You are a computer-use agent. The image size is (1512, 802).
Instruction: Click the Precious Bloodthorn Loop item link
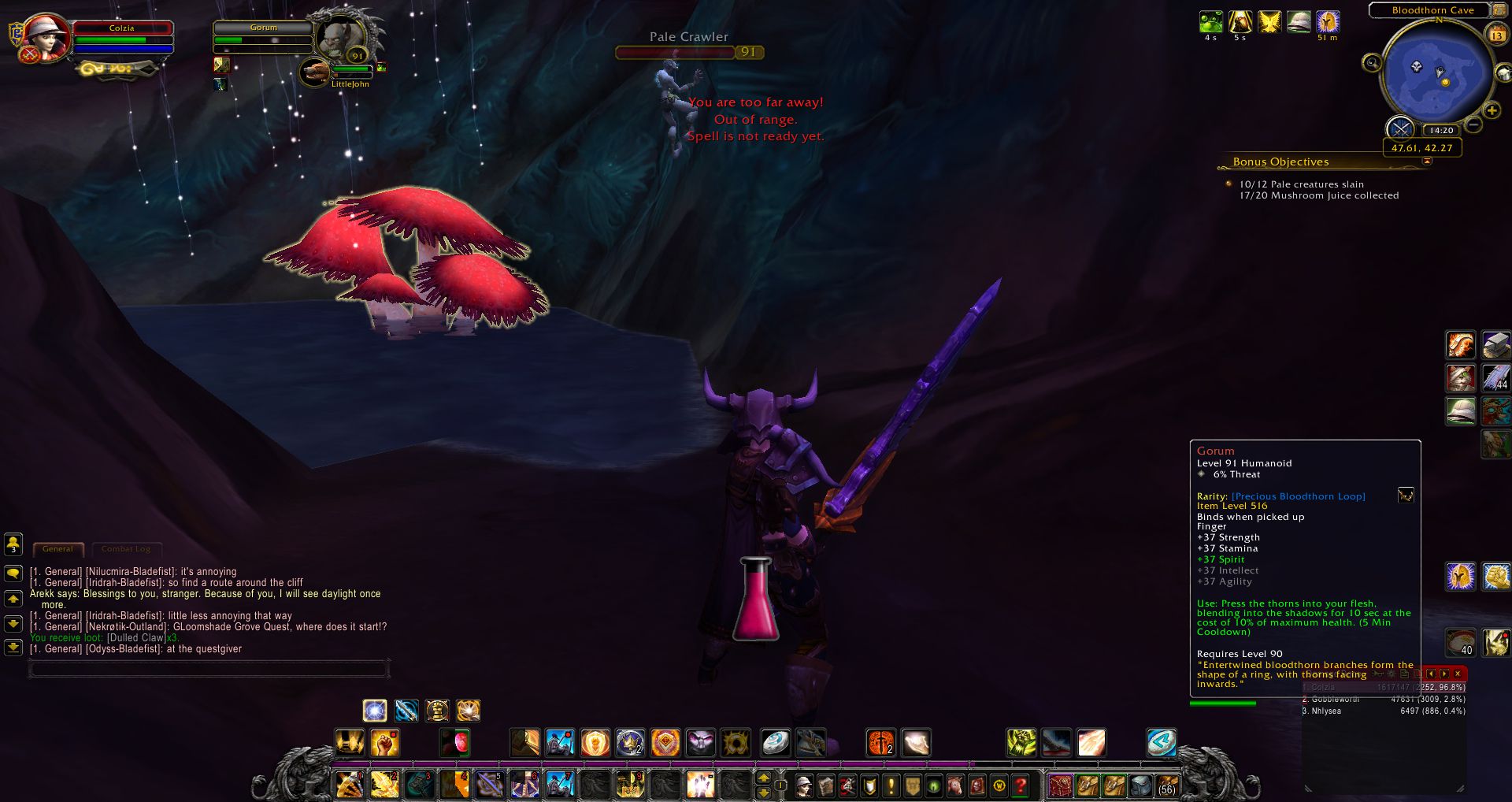pyautogui.click(x=1298, y=496)
